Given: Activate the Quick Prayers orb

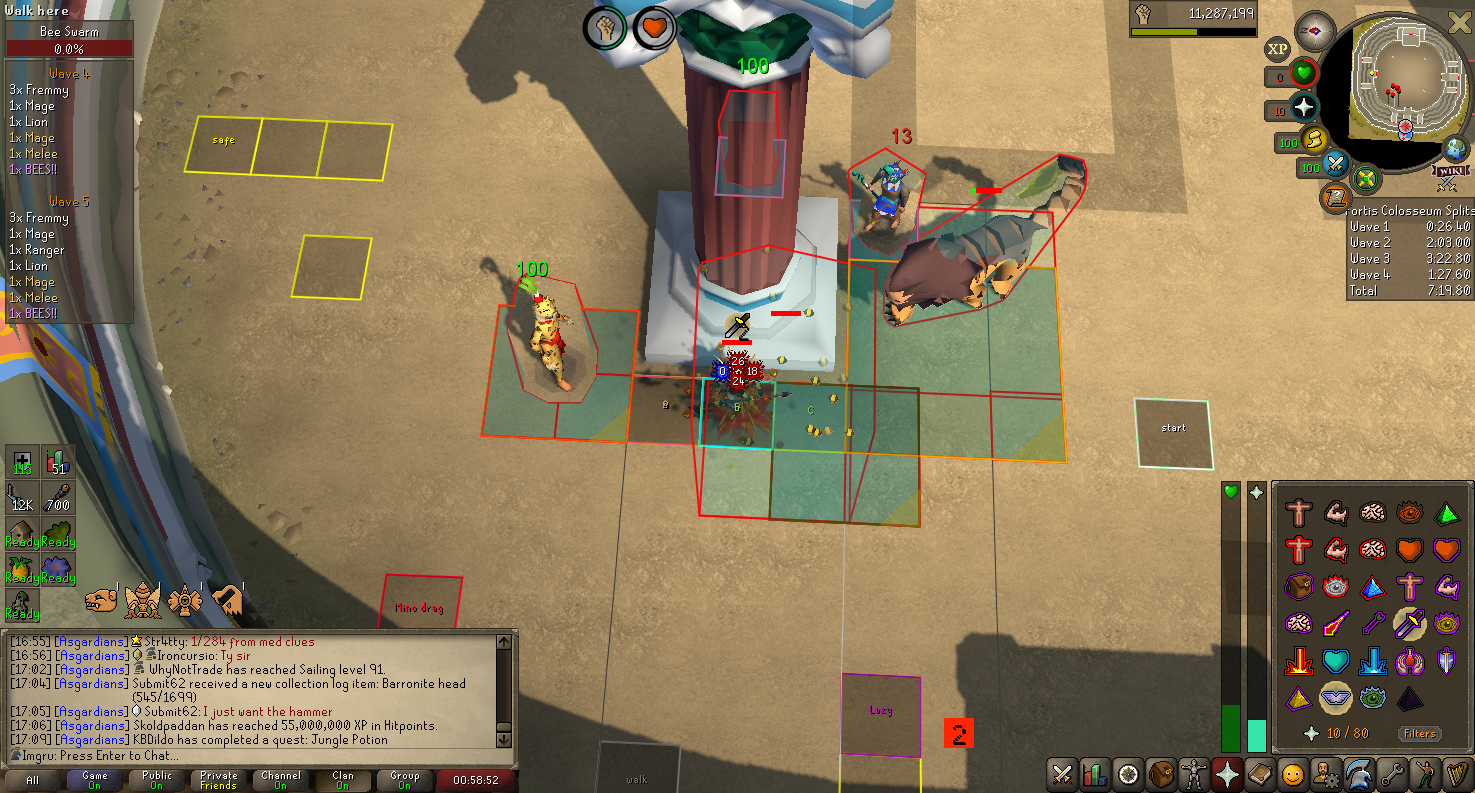Looking at the screenshot, I should coord(1304,108).
